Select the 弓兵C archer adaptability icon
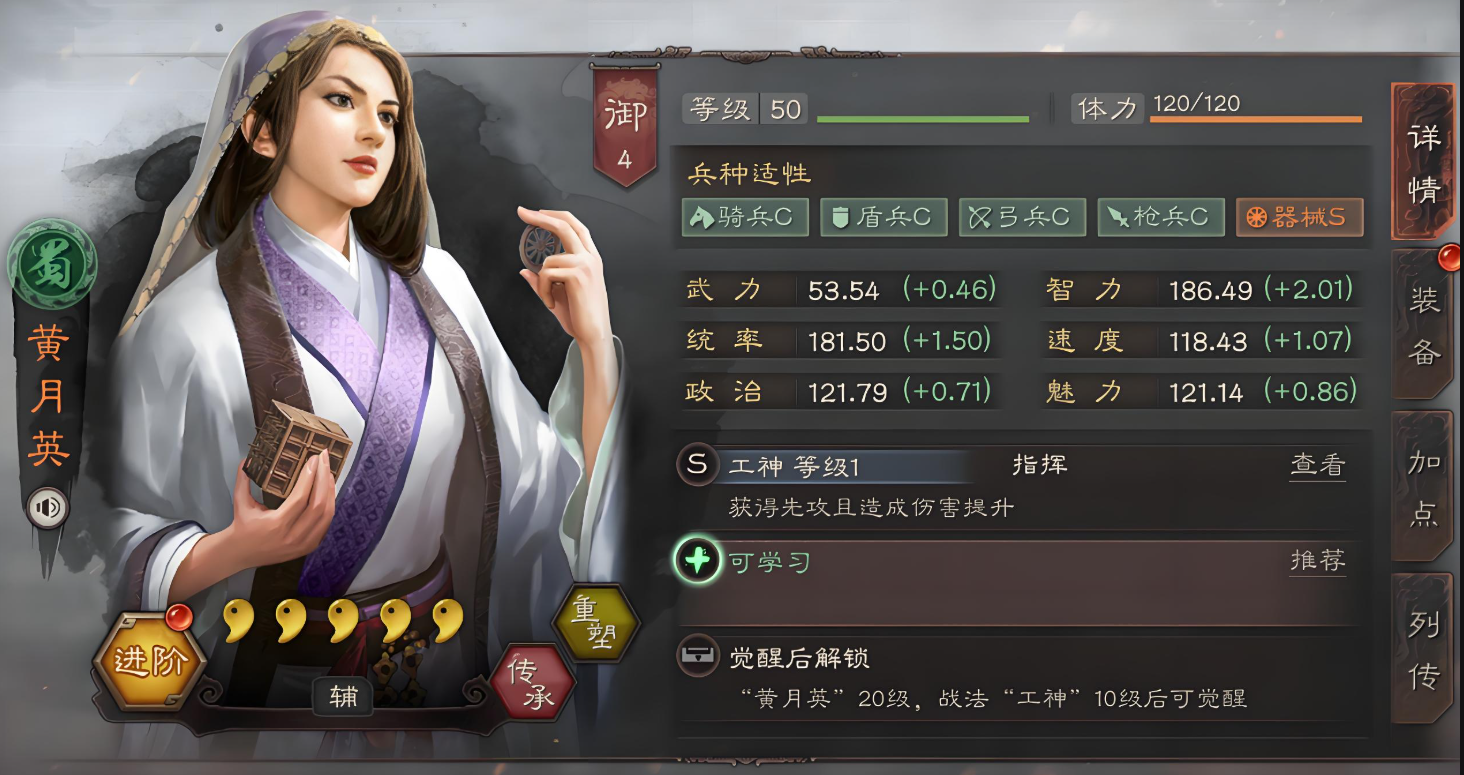 [1022, 217]
